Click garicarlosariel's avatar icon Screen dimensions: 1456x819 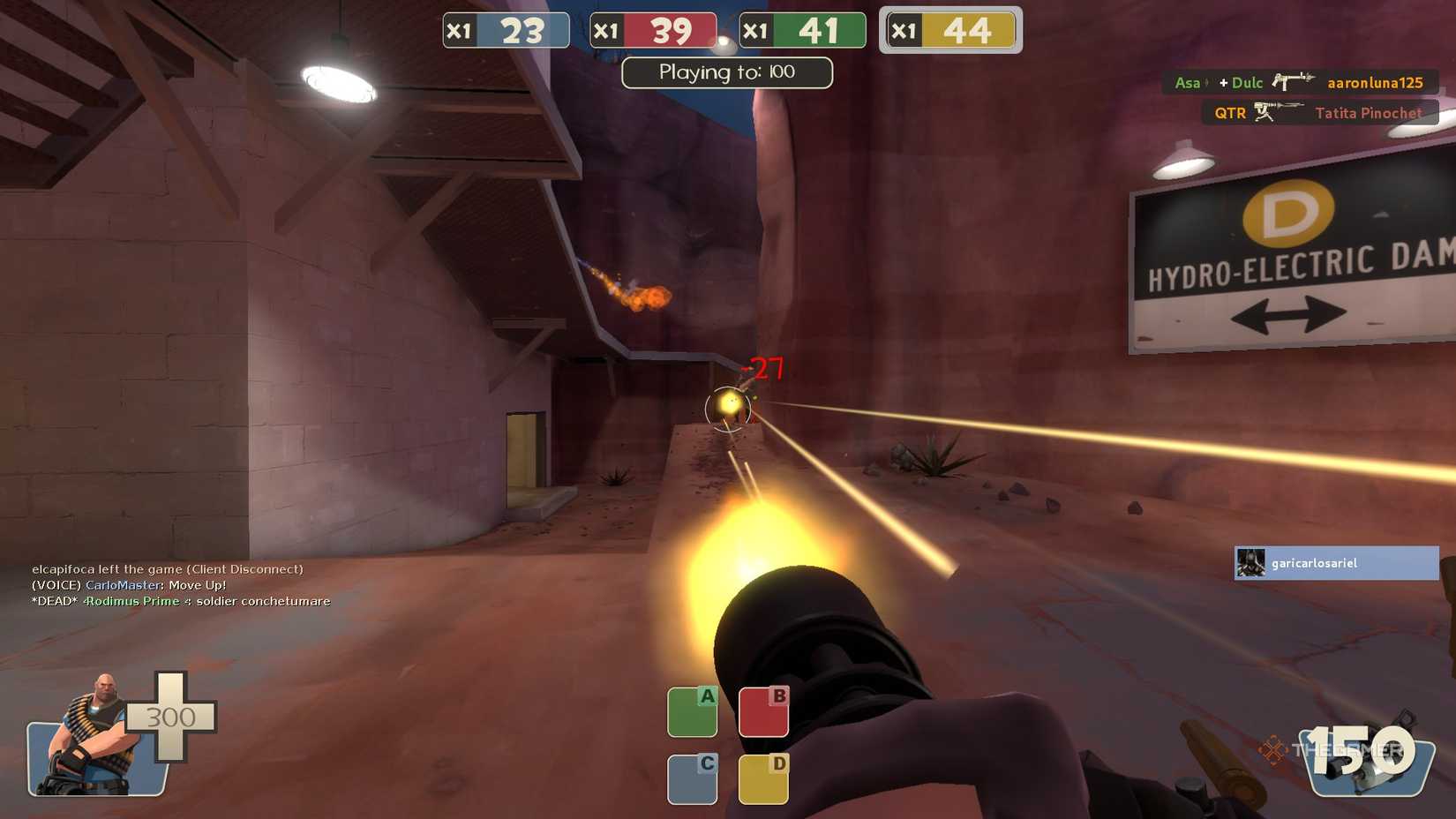tap(1250, 562)
